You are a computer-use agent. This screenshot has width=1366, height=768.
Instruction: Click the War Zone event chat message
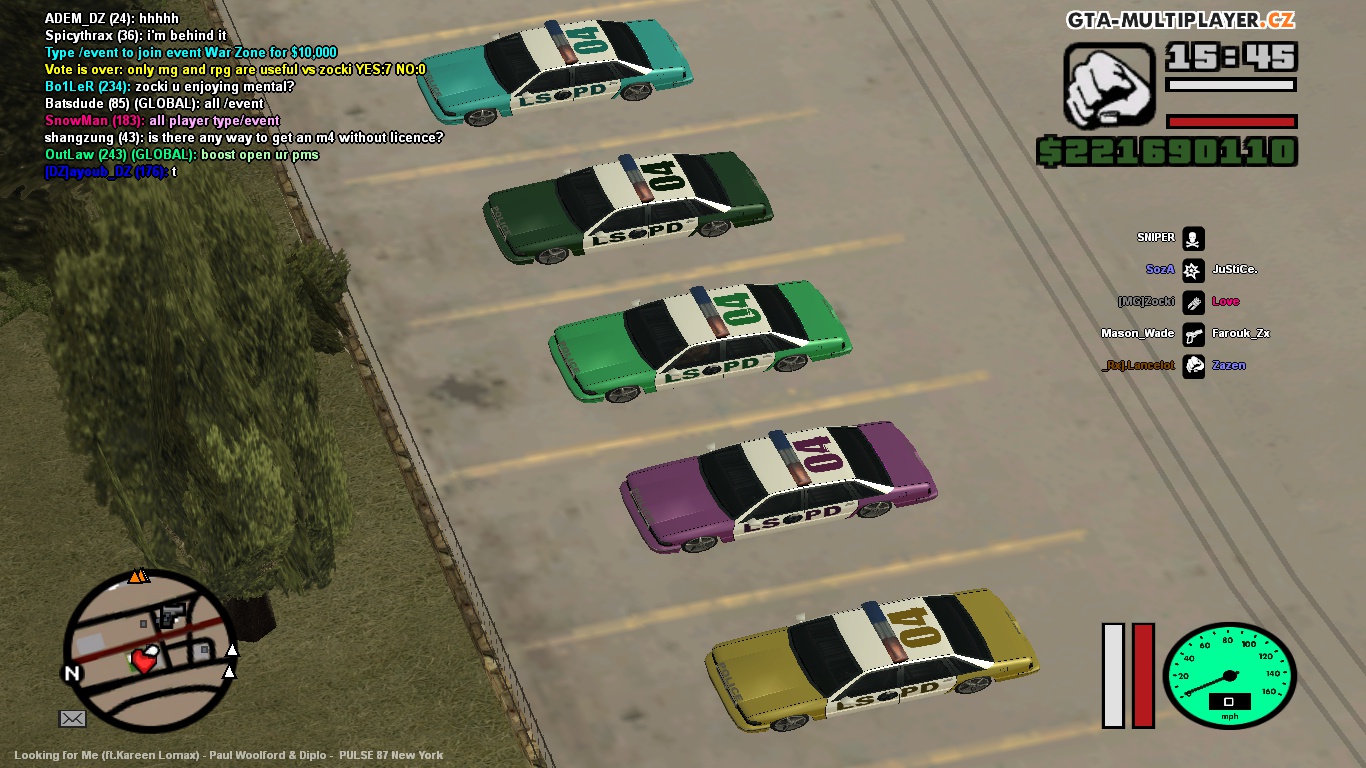point(191,52)
